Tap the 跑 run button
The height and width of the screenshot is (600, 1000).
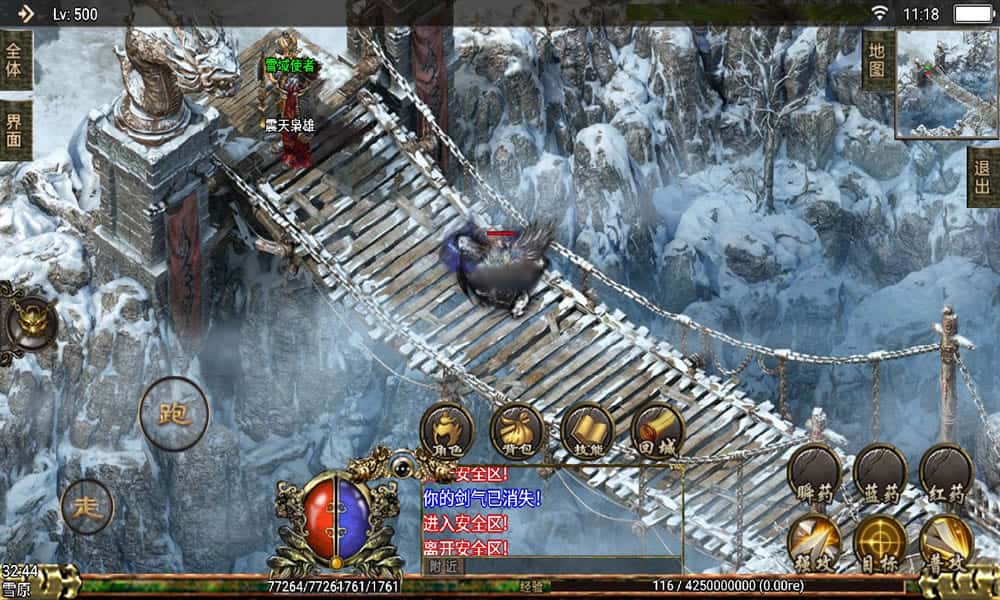174,413
